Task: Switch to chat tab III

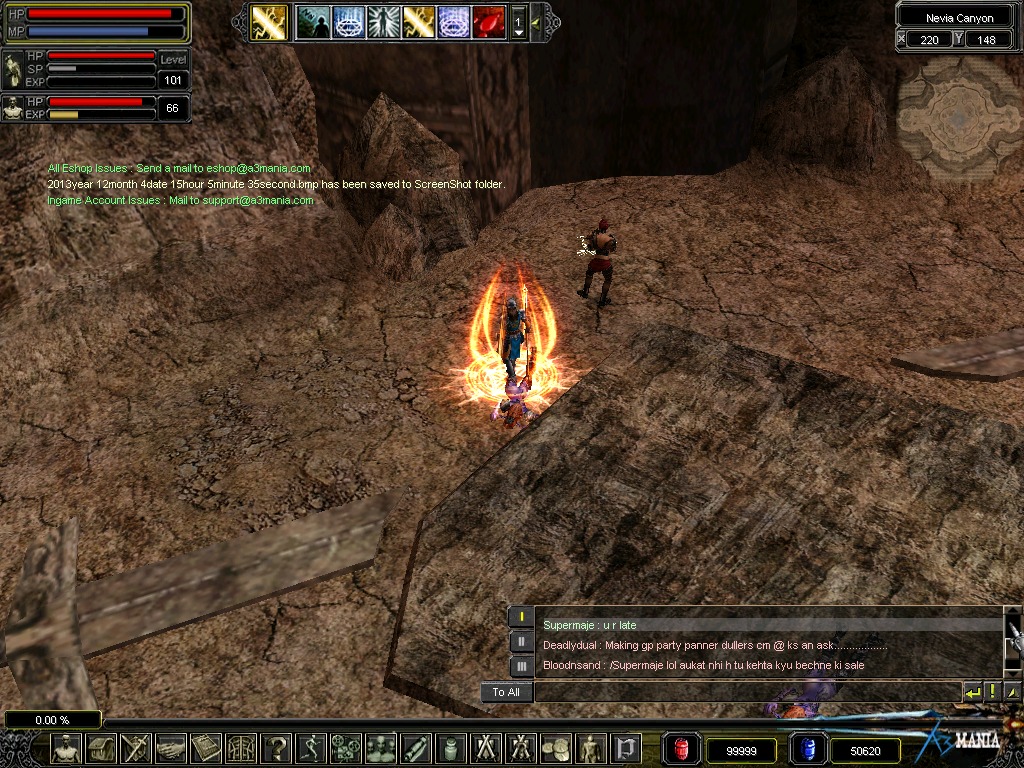Action: [x=521, y=666]
